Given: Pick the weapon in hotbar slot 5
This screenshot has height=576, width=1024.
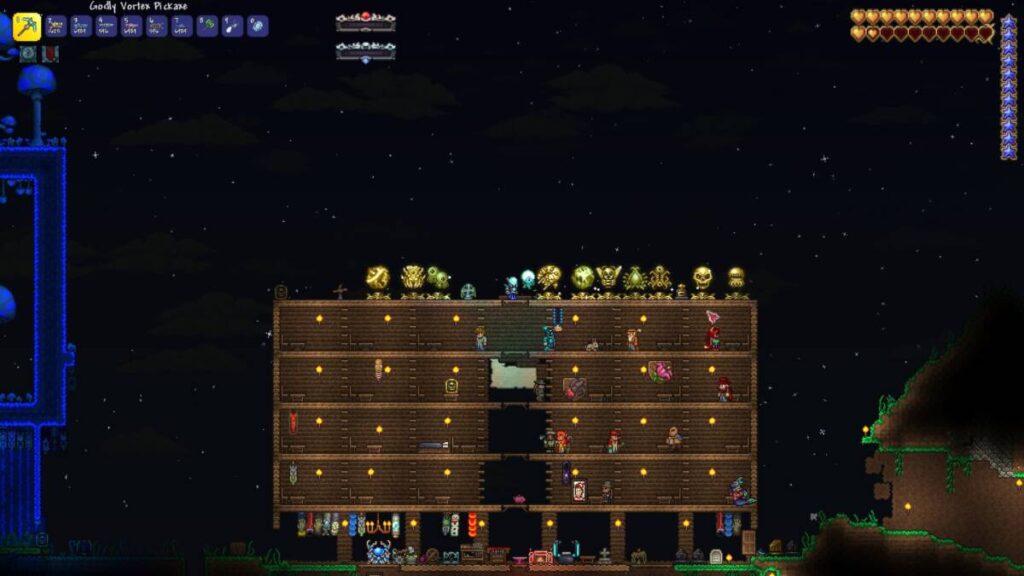Looking at the screenshot, I should point(131,26).
